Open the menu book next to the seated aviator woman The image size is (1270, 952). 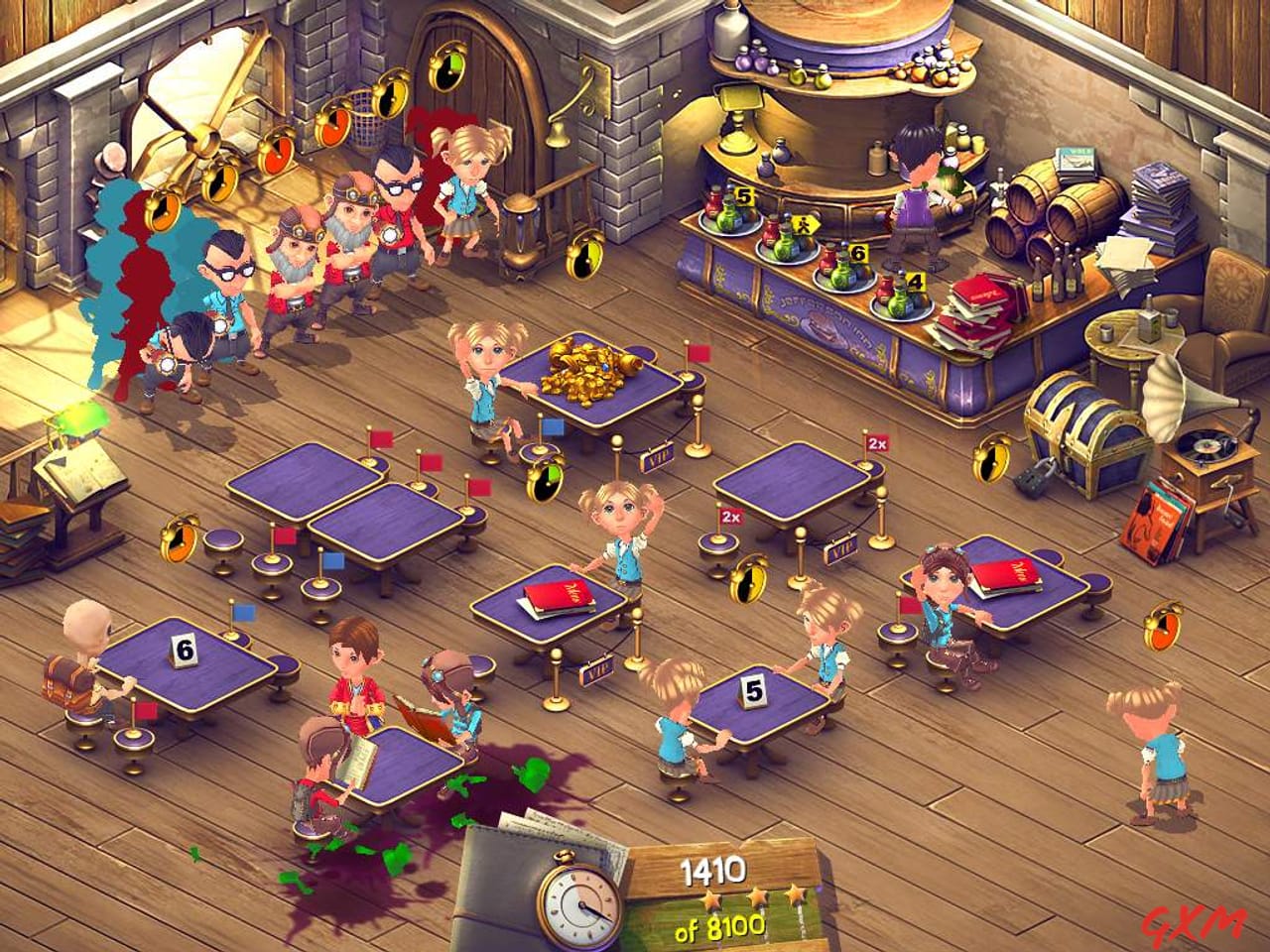tap(1007, 575)
